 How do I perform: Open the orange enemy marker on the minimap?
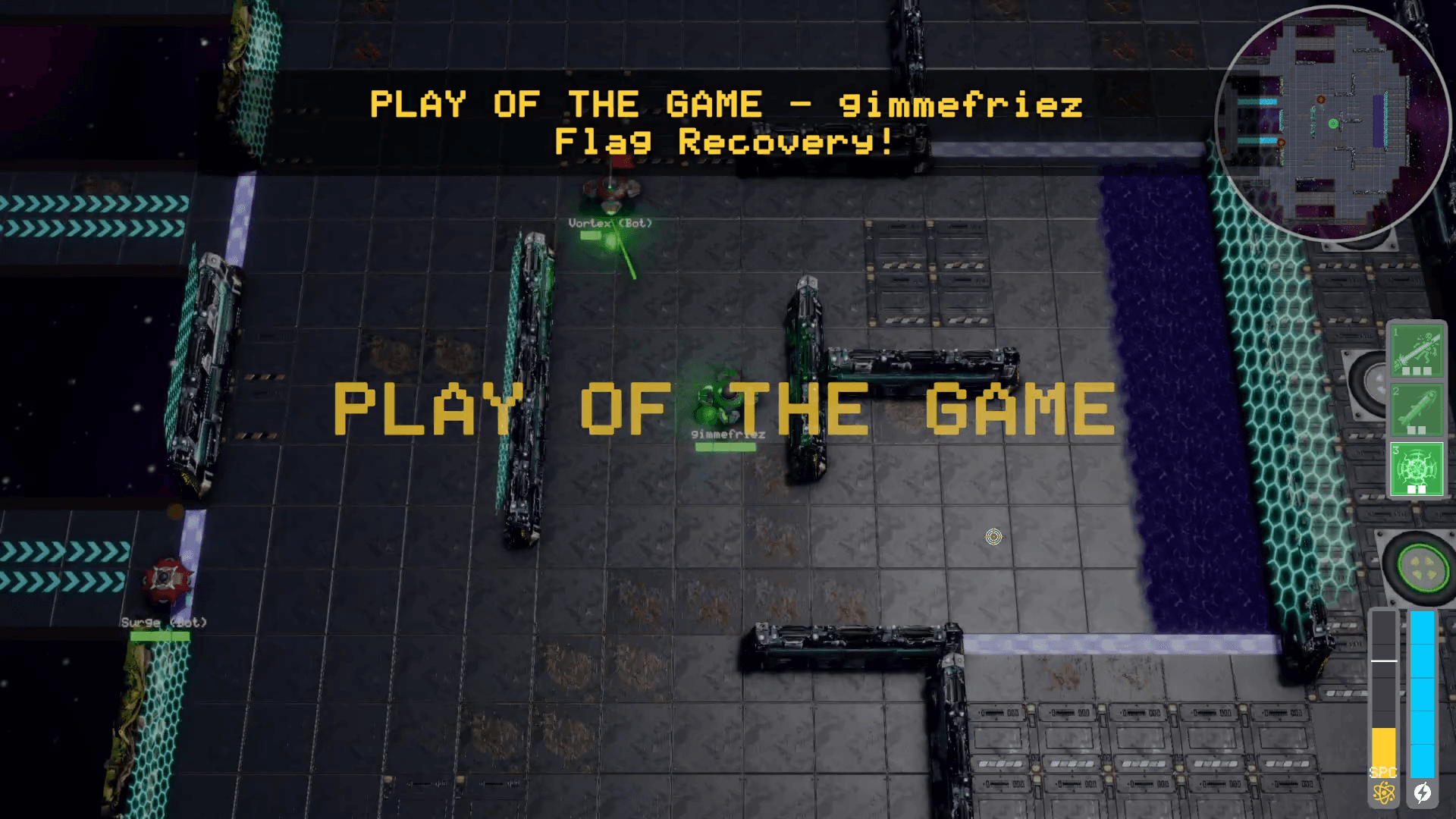point(1321,100)
